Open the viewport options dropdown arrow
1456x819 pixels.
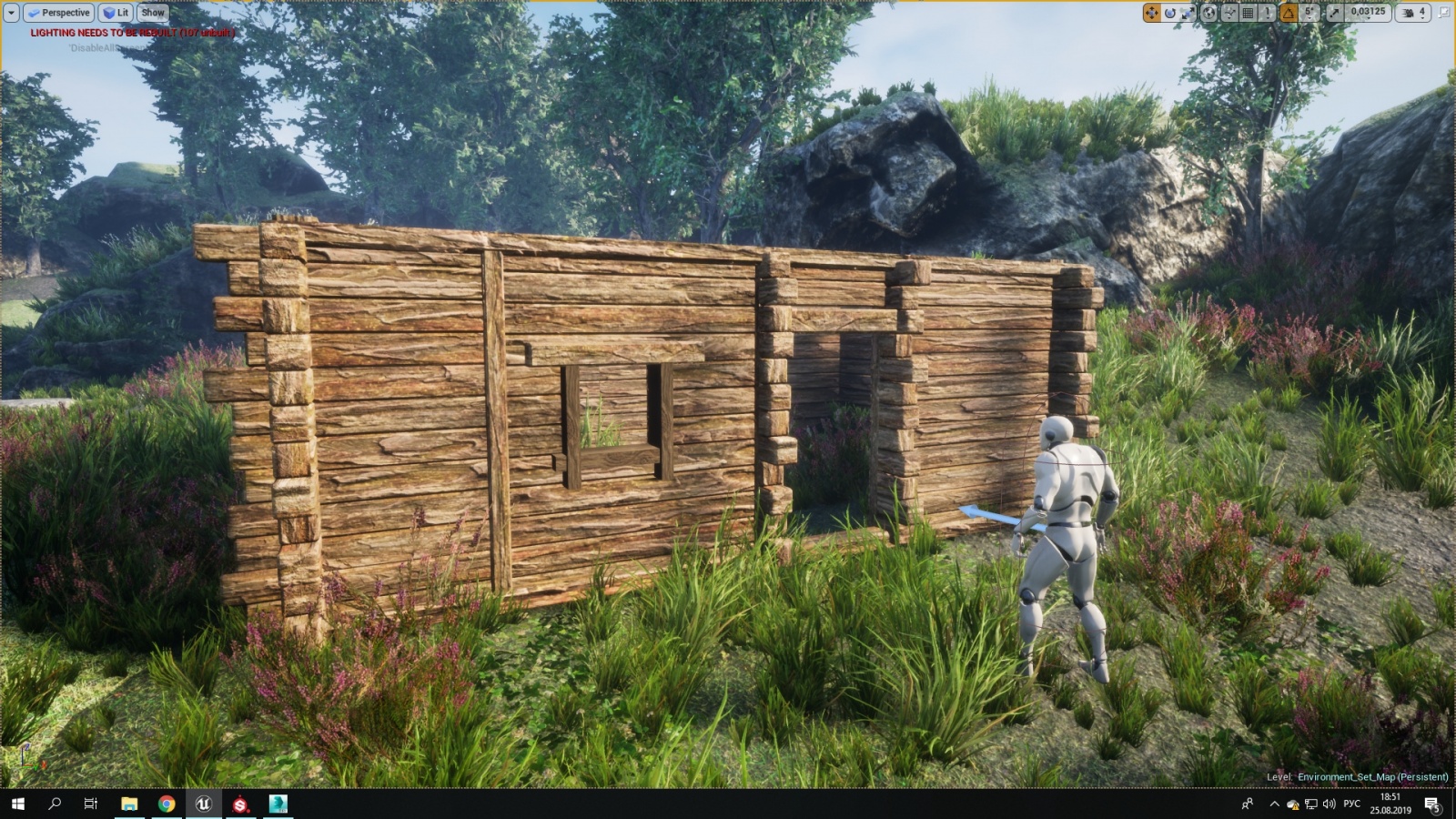point(11,13)
